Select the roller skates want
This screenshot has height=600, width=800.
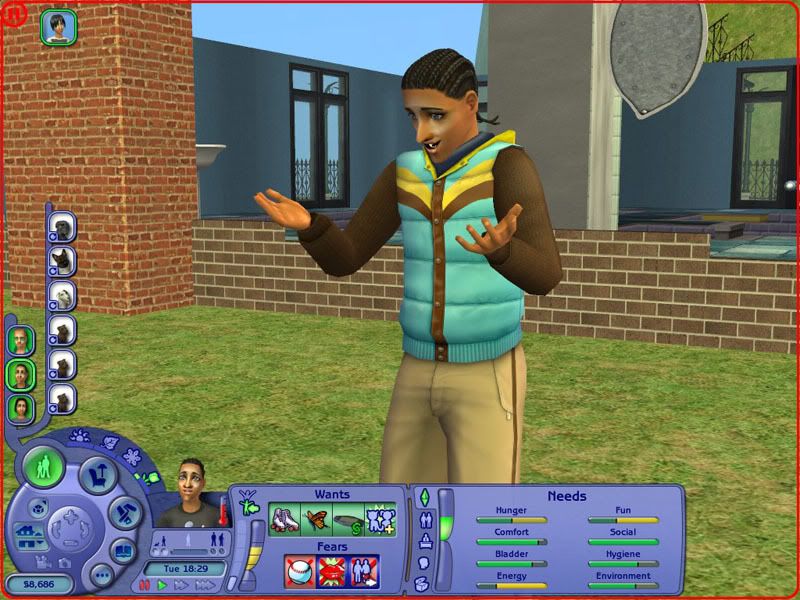(x=285, y=520)
